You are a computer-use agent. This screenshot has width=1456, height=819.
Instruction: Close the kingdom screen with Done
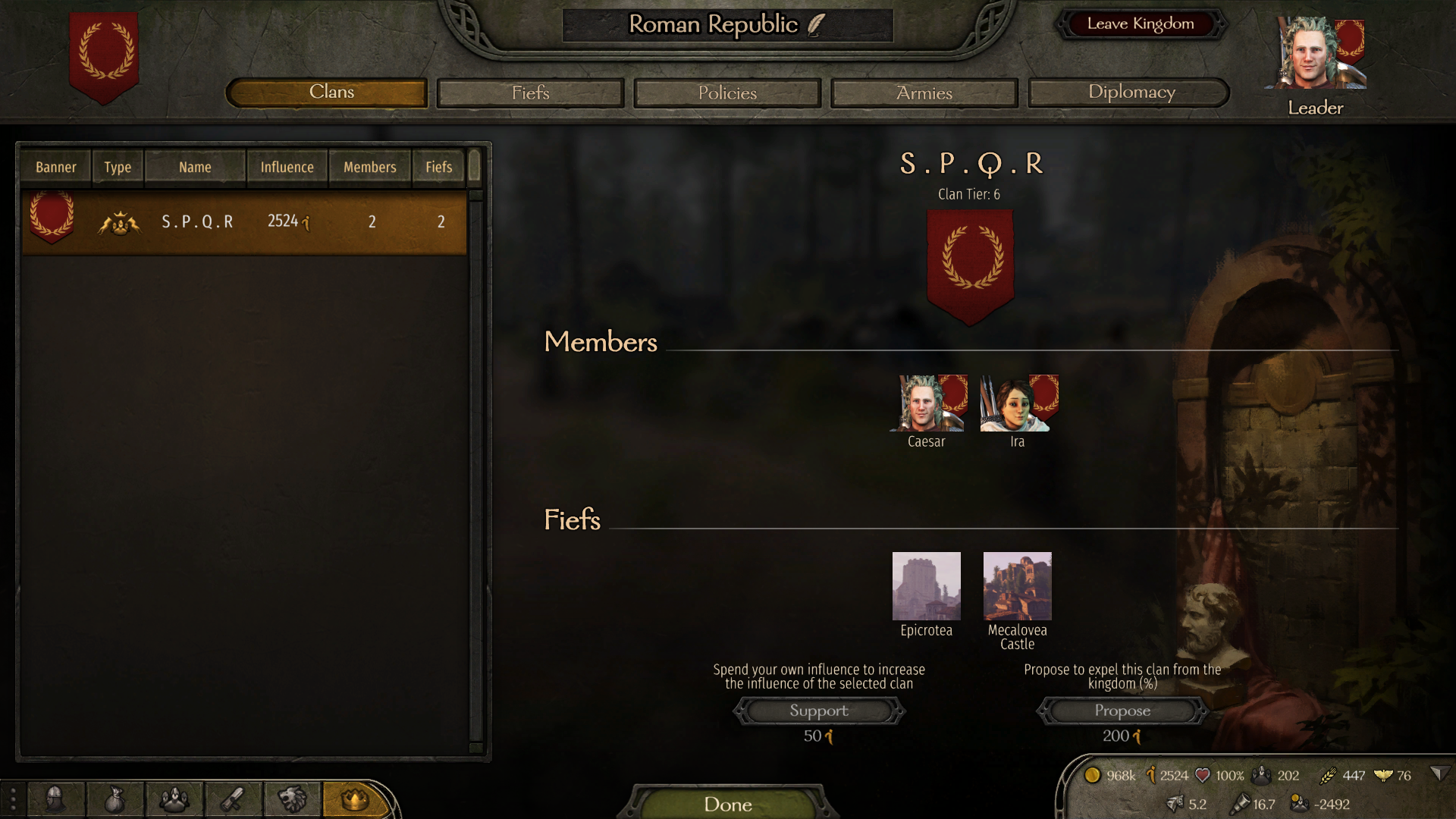click(727, 804)
